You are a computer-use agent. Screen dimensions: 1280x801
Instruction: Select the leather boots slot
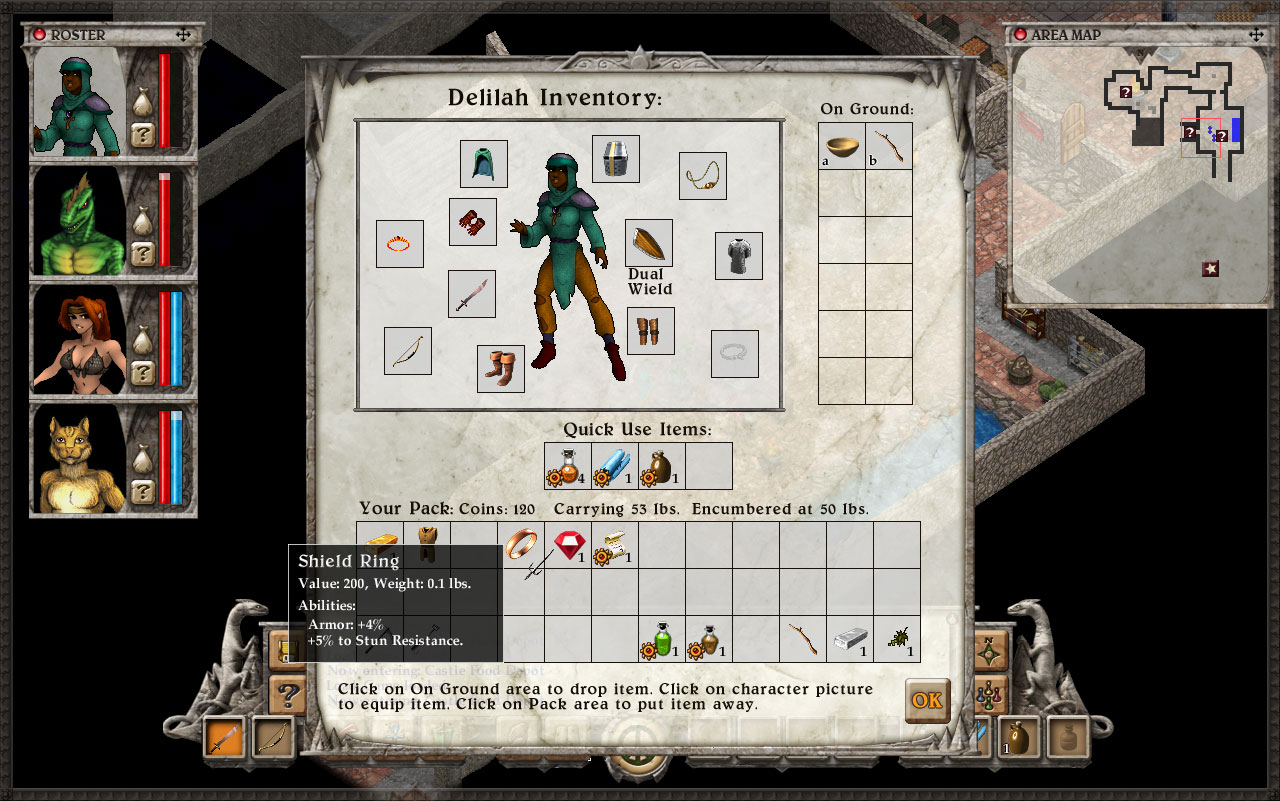(501, 369)
